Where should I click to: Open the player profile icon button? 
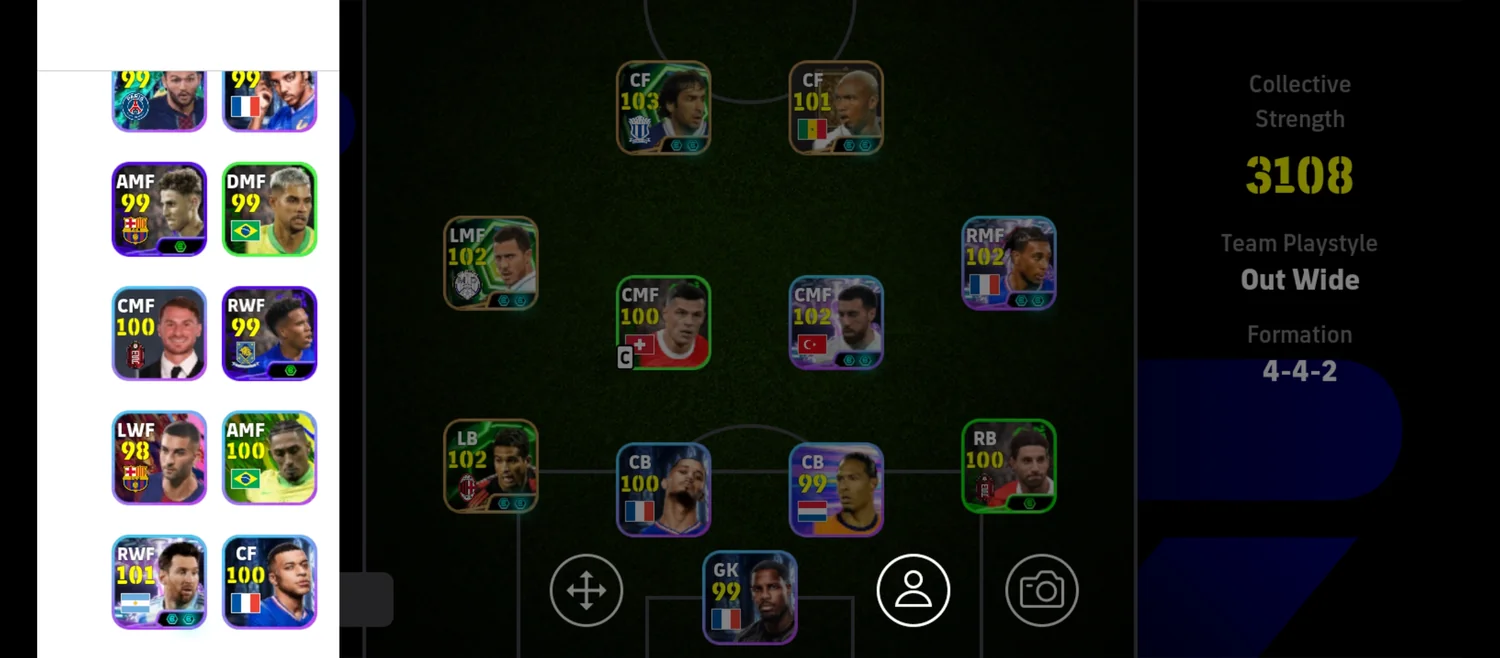913,591
